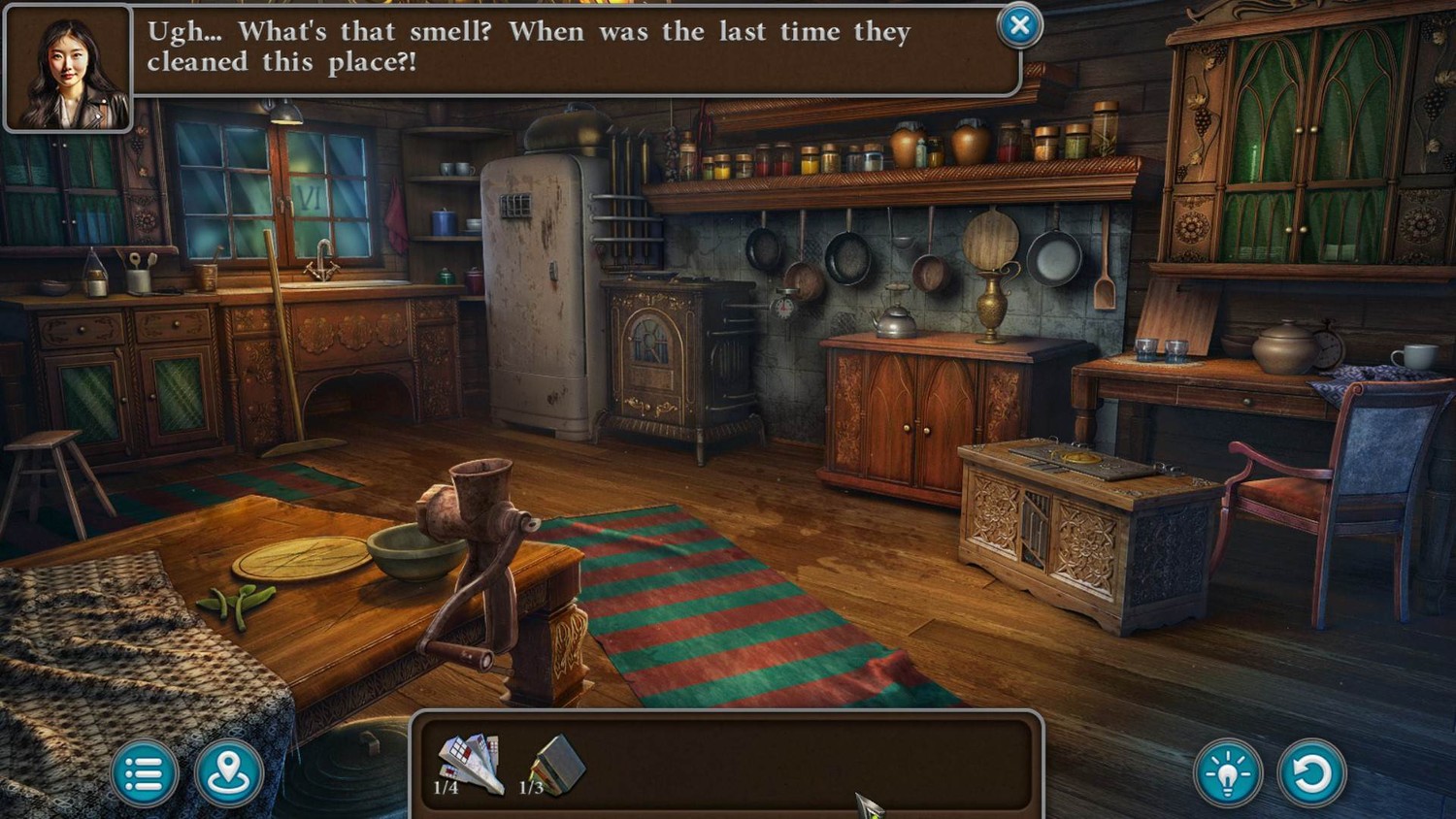Image resolution: width=1456 pixels, height=819 pixels.
Task: Close the dialogue box
Action: 1019,26
